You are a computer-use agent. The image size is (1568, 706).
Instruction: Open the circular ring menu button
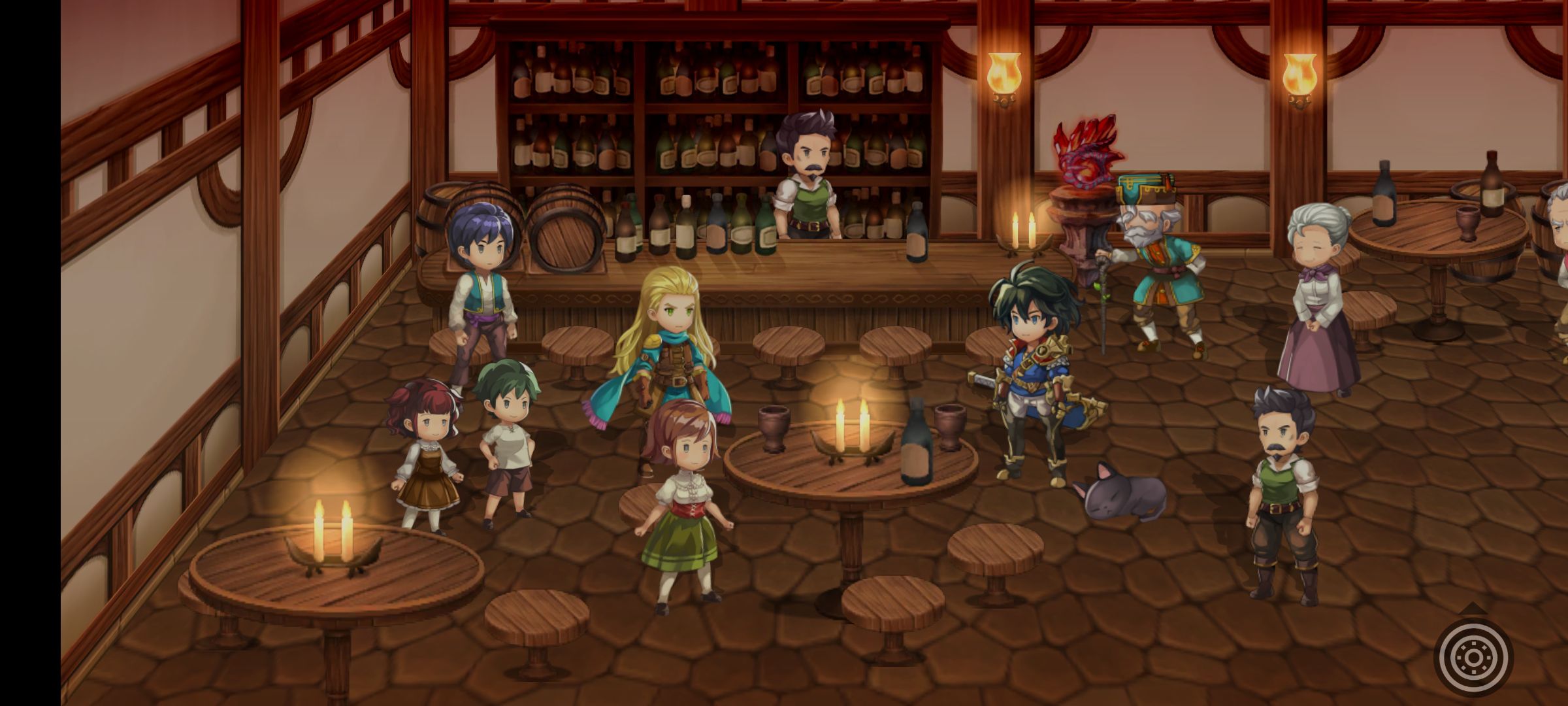[1473, 656]
